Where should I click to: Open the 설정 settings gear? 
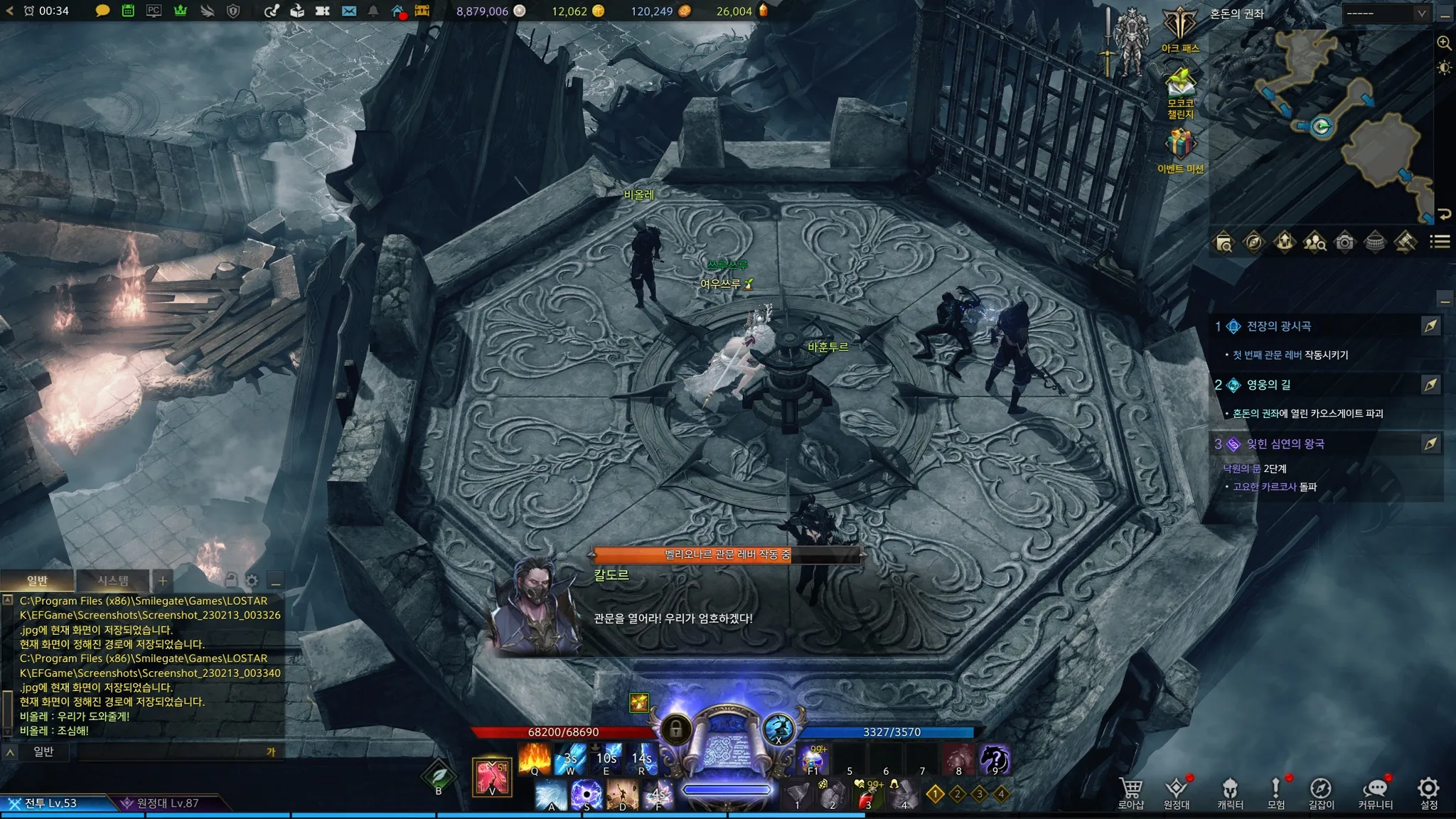tap(1428, 793)
